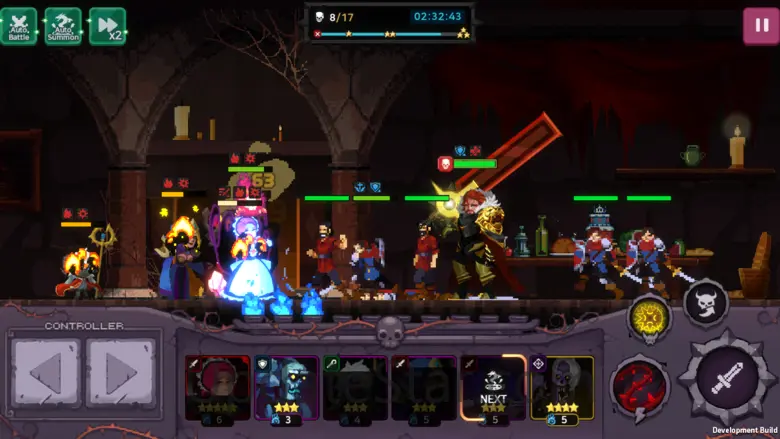Use the glowing yellow burst skill

(649, 319)
